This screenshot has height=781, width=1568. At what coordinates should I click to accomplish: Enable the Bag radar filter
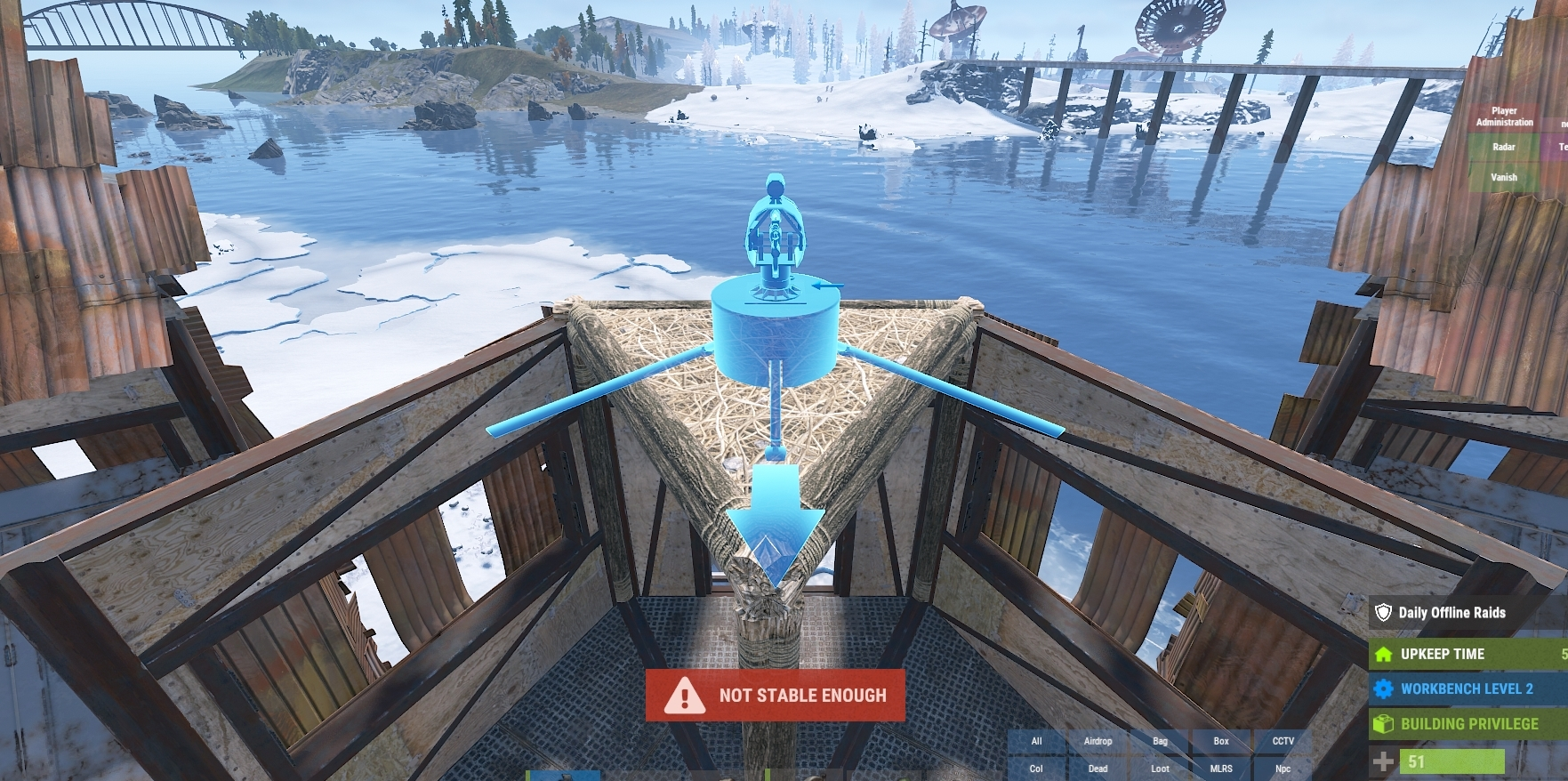tap(1160, 741)
